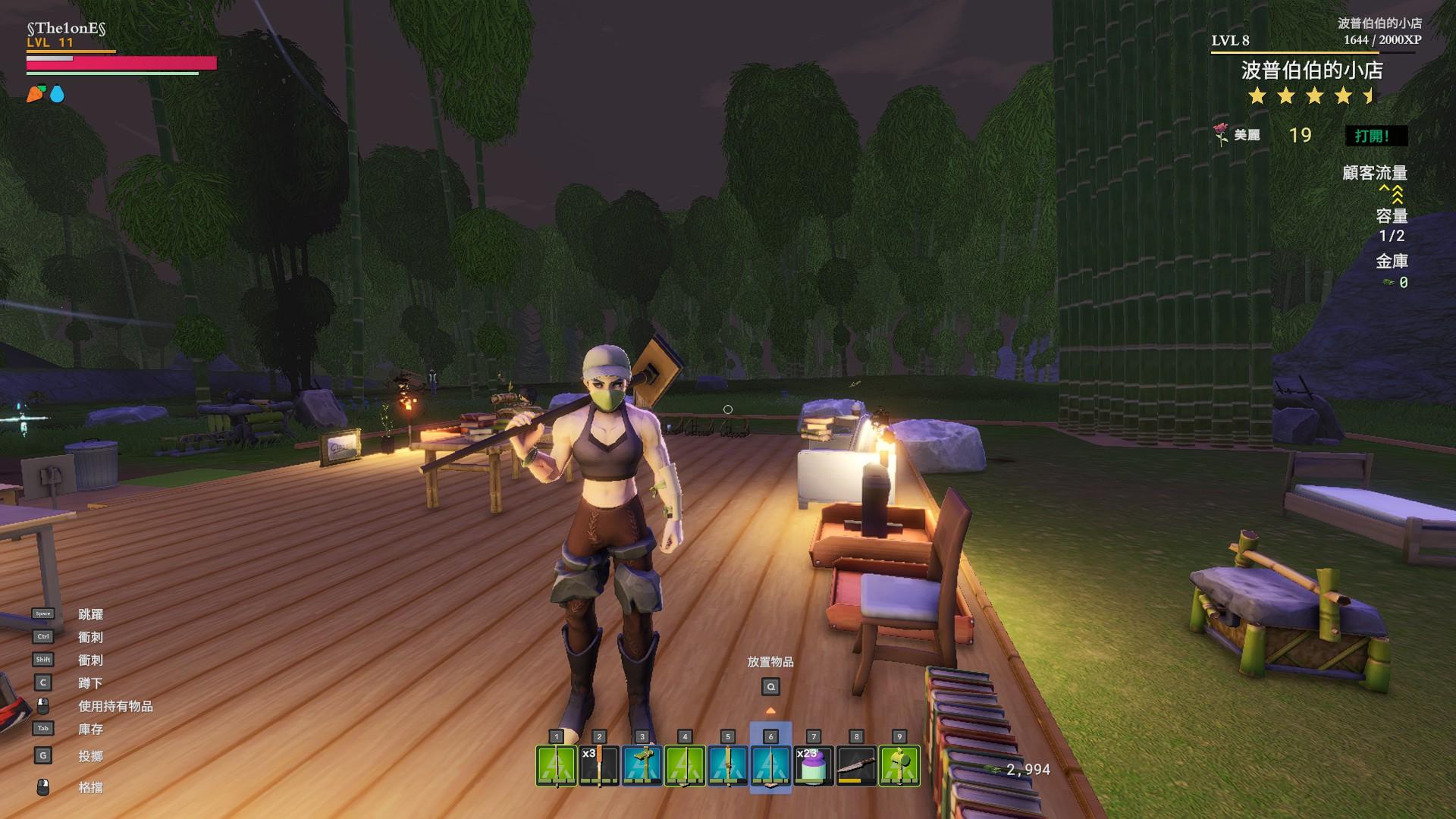Select the bamboo hammer in hotbar slot 9
1456x819 pixels.
[899, 765]
